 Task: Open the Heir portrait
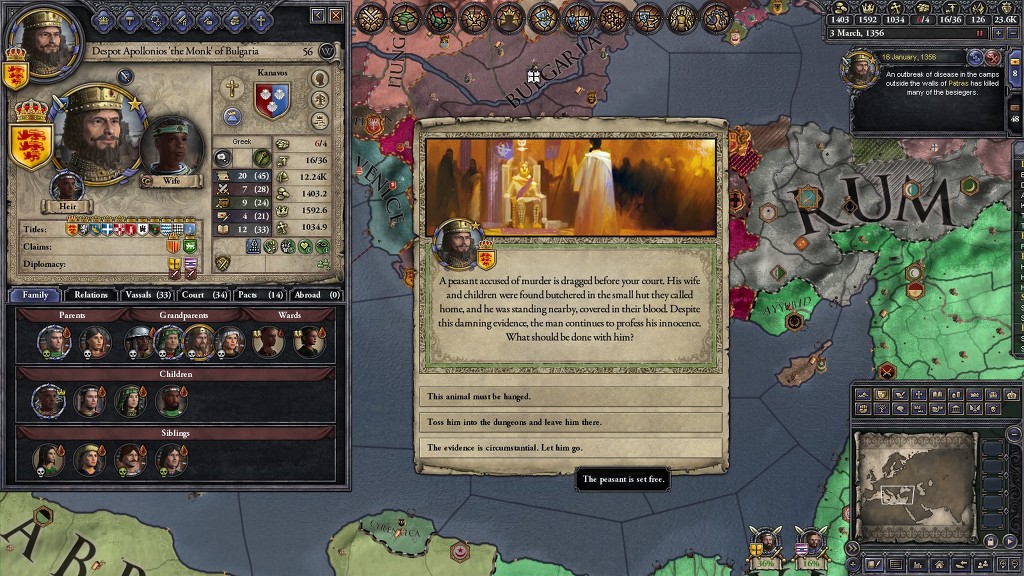coord(67,188)
